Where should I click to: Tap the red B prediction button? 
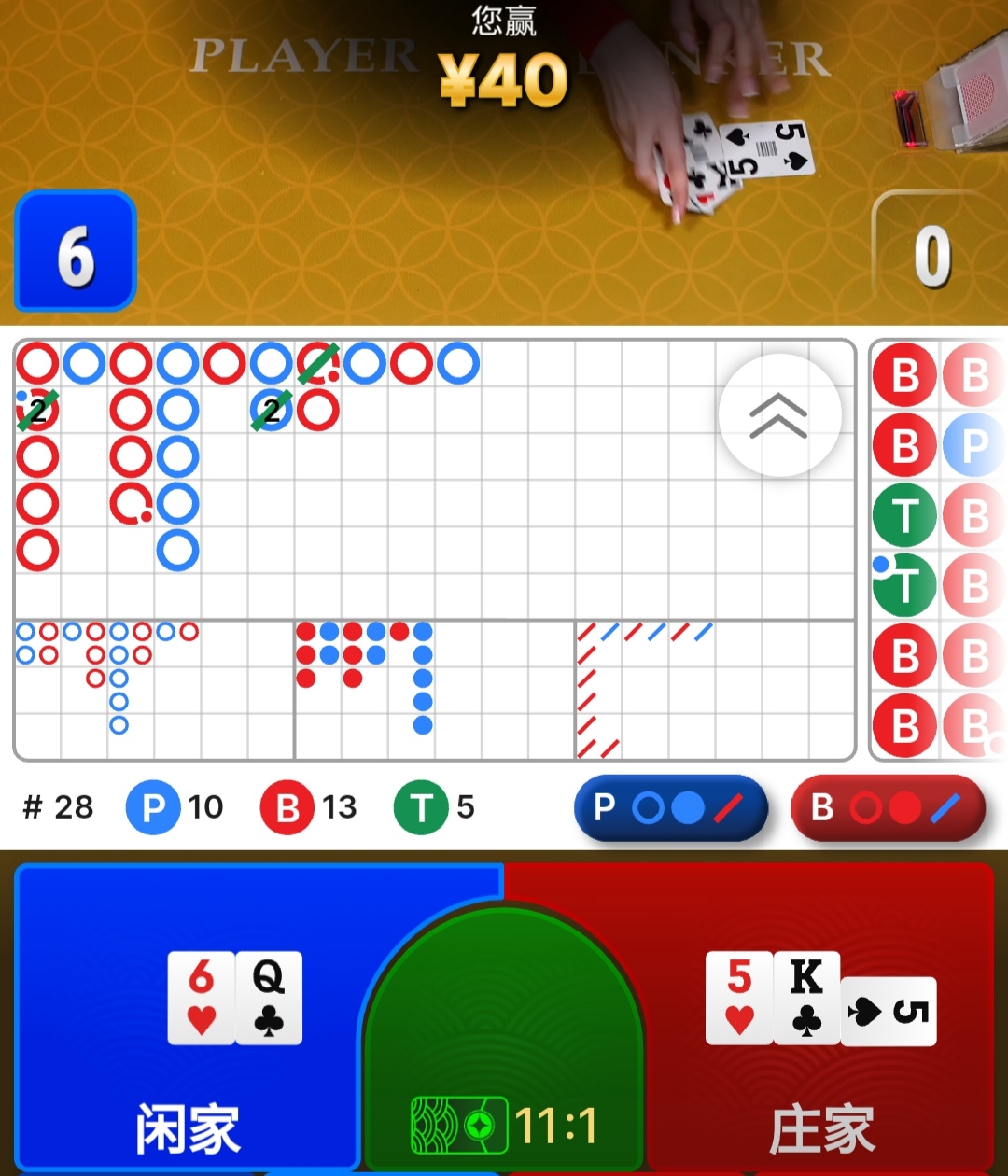click(888, 807)
